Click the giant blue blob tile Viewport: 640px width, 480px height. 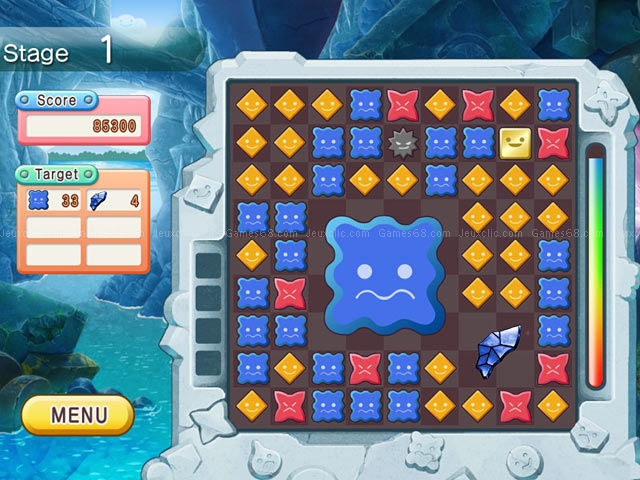coord(382,273)
